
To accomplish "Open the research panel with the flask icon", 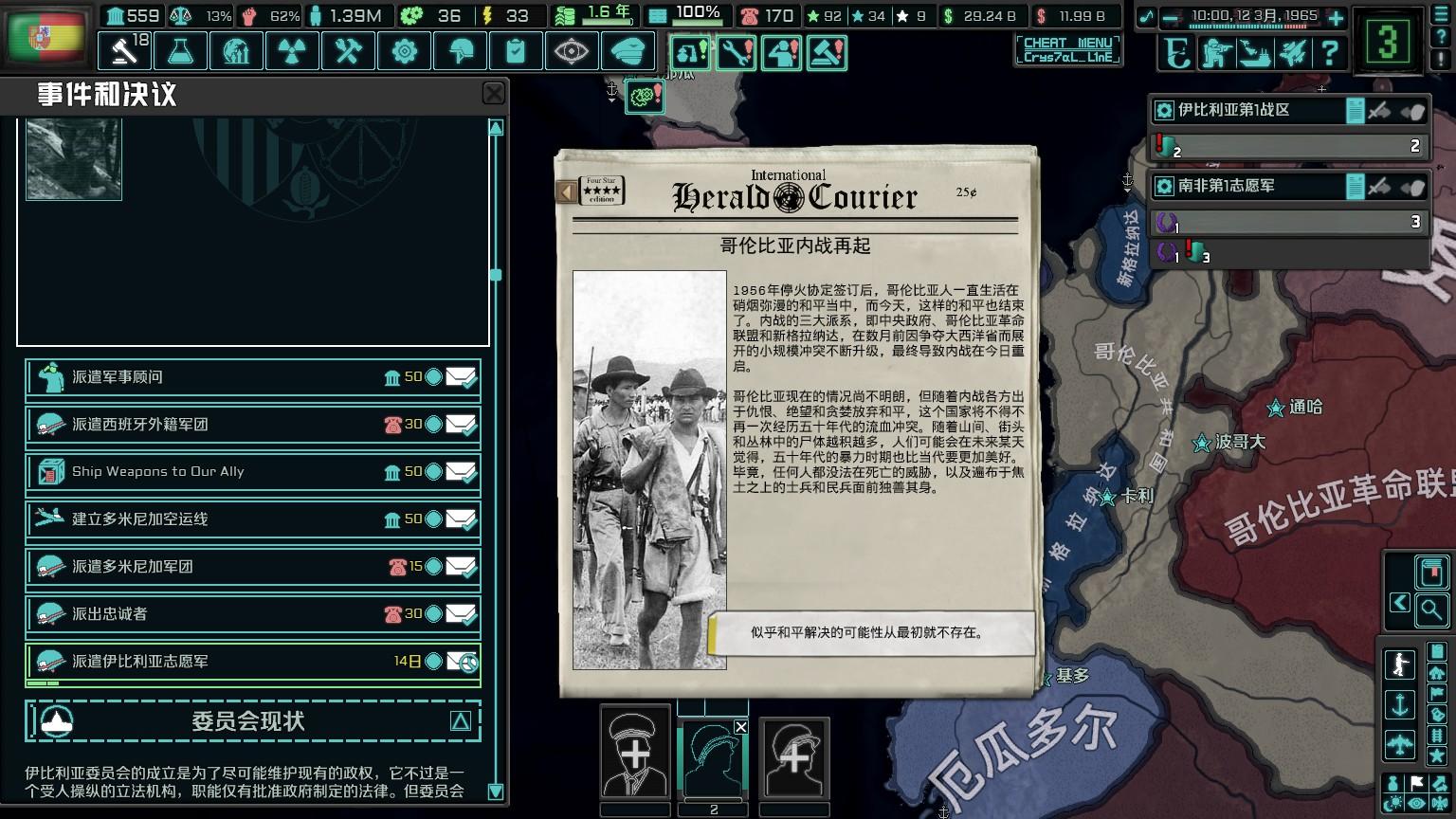I will coord(180,51).
